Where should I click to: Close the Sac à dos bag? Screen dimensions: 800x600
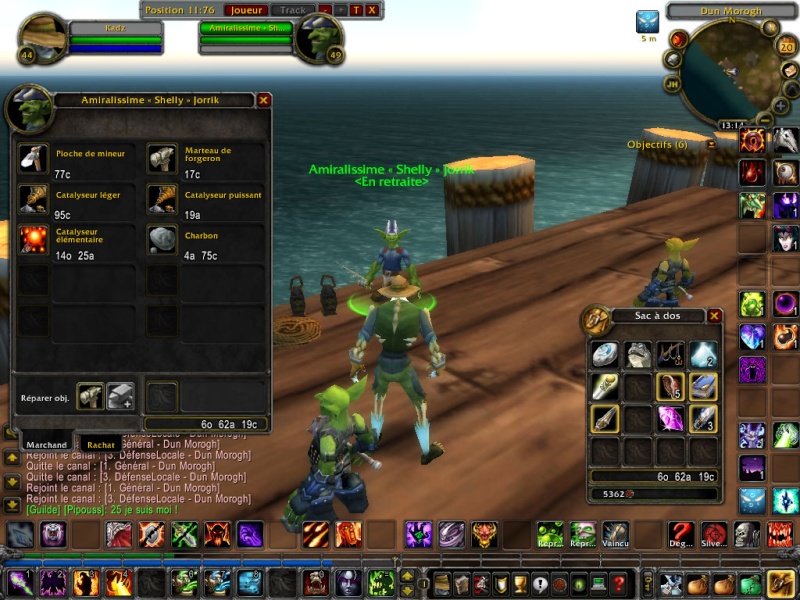coord(714,316)
